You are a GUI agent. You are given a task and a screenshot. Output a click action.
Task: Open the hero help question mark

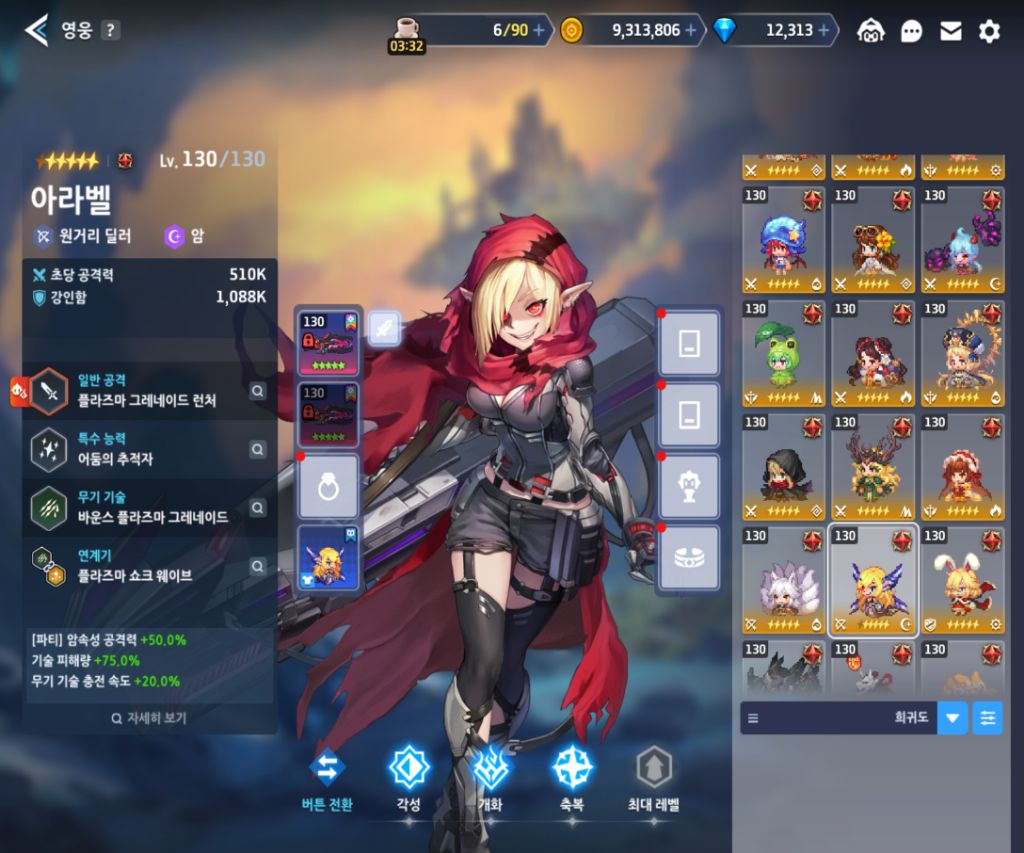(x=110, y=31)
